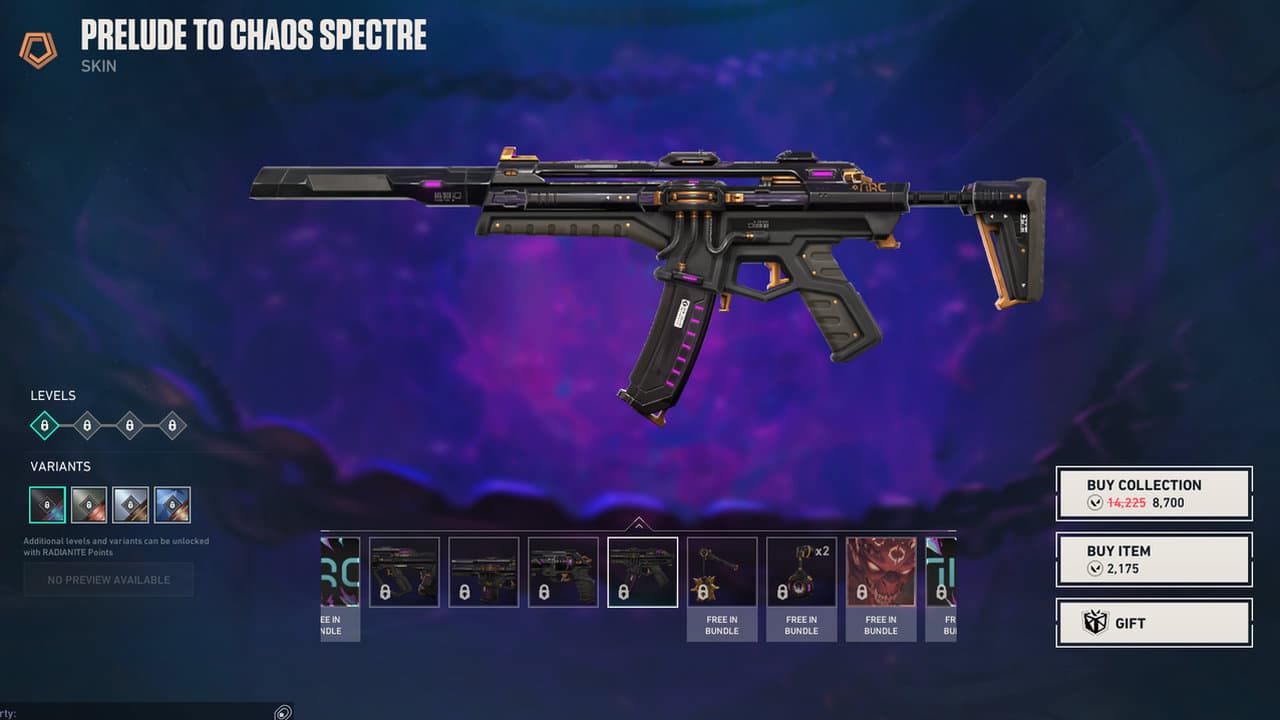Click the GIFT button
Image resolution: width=1280 pixels, height=720 pixels.
click(1153, 622)
